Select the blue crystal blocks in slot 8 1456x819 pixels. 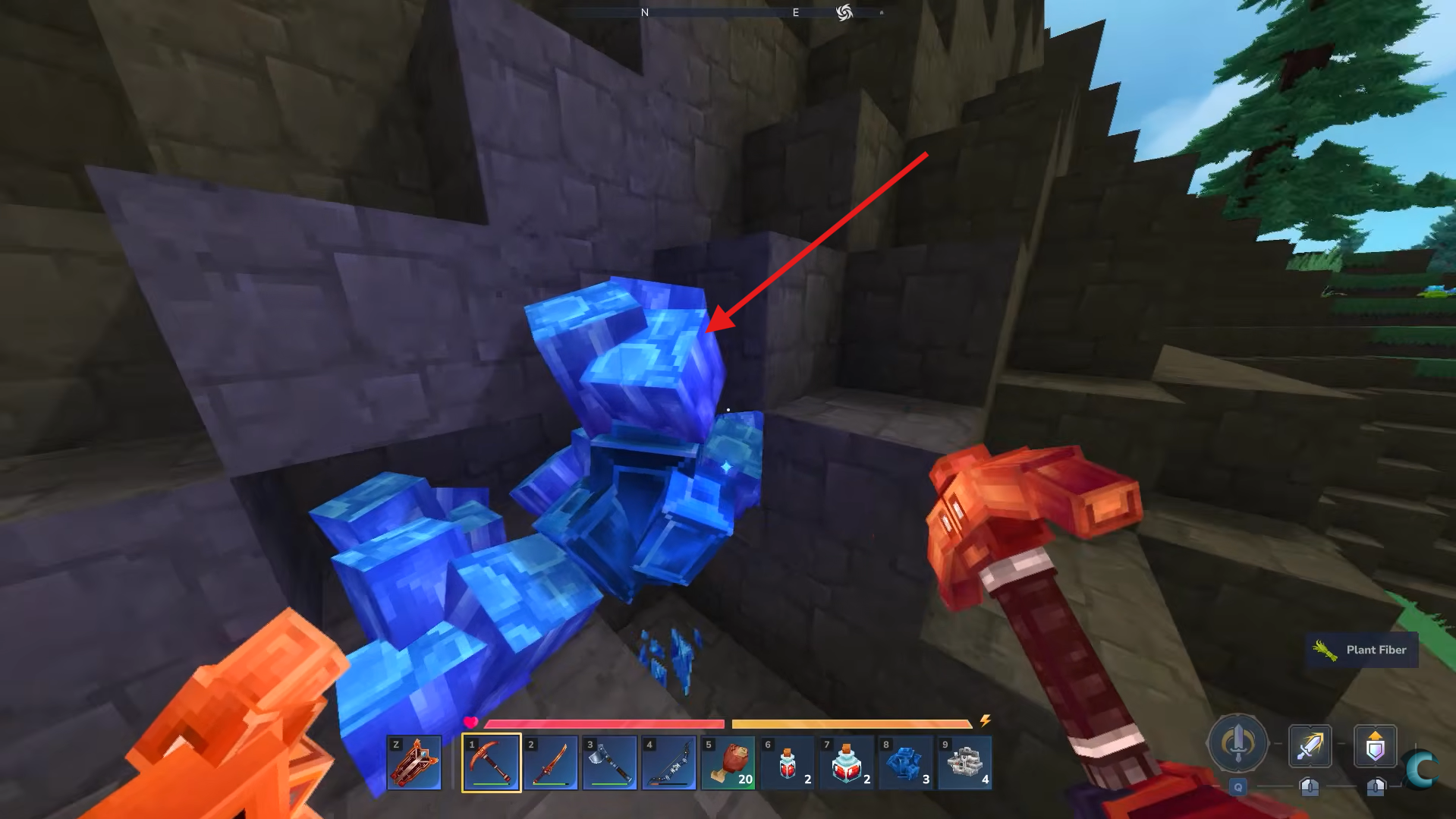click(x=905, y=762)
